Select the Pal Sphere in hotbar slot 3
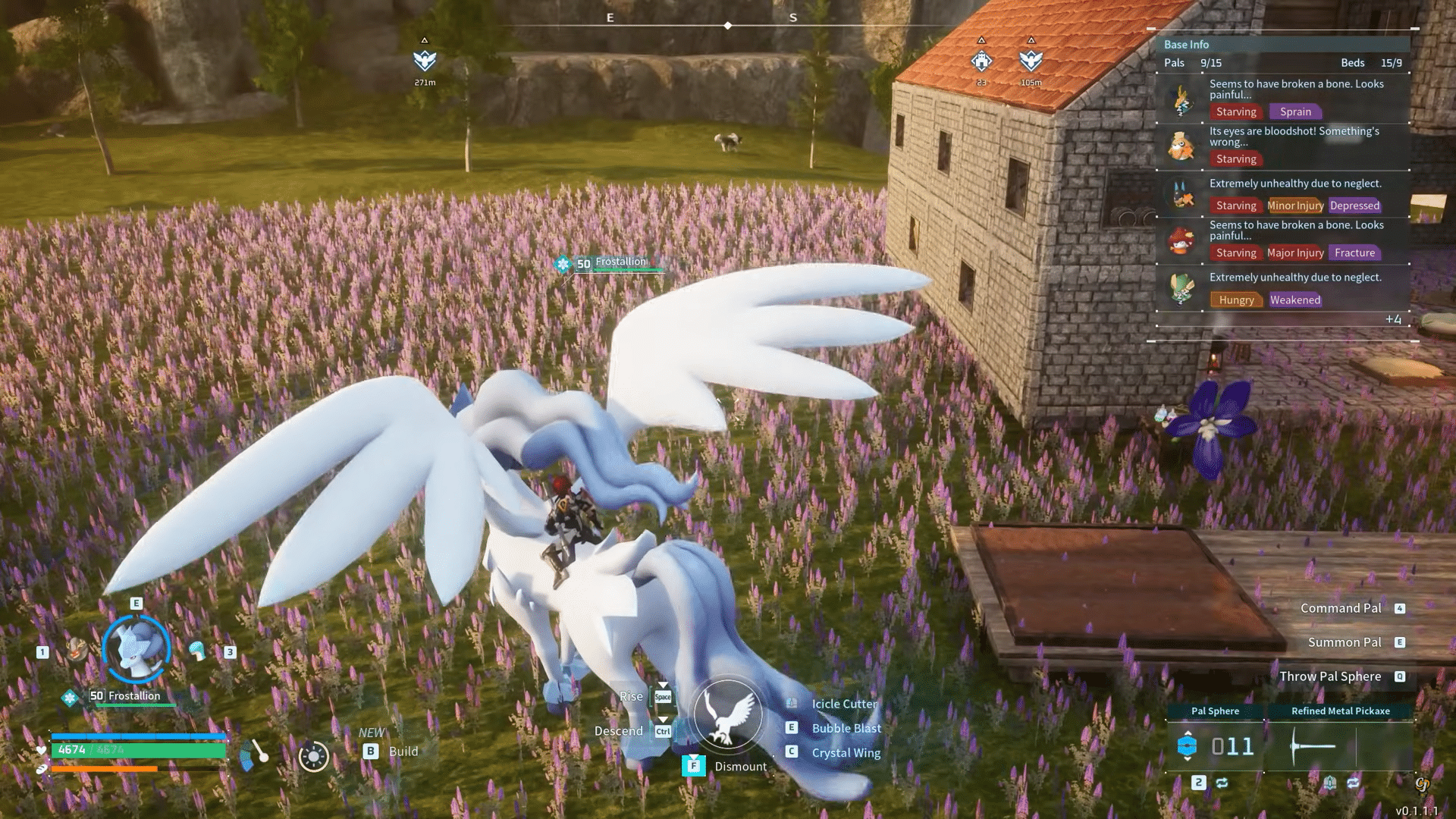The height and width of the screenshot is (819, 1456). click(x=197, y=649)
